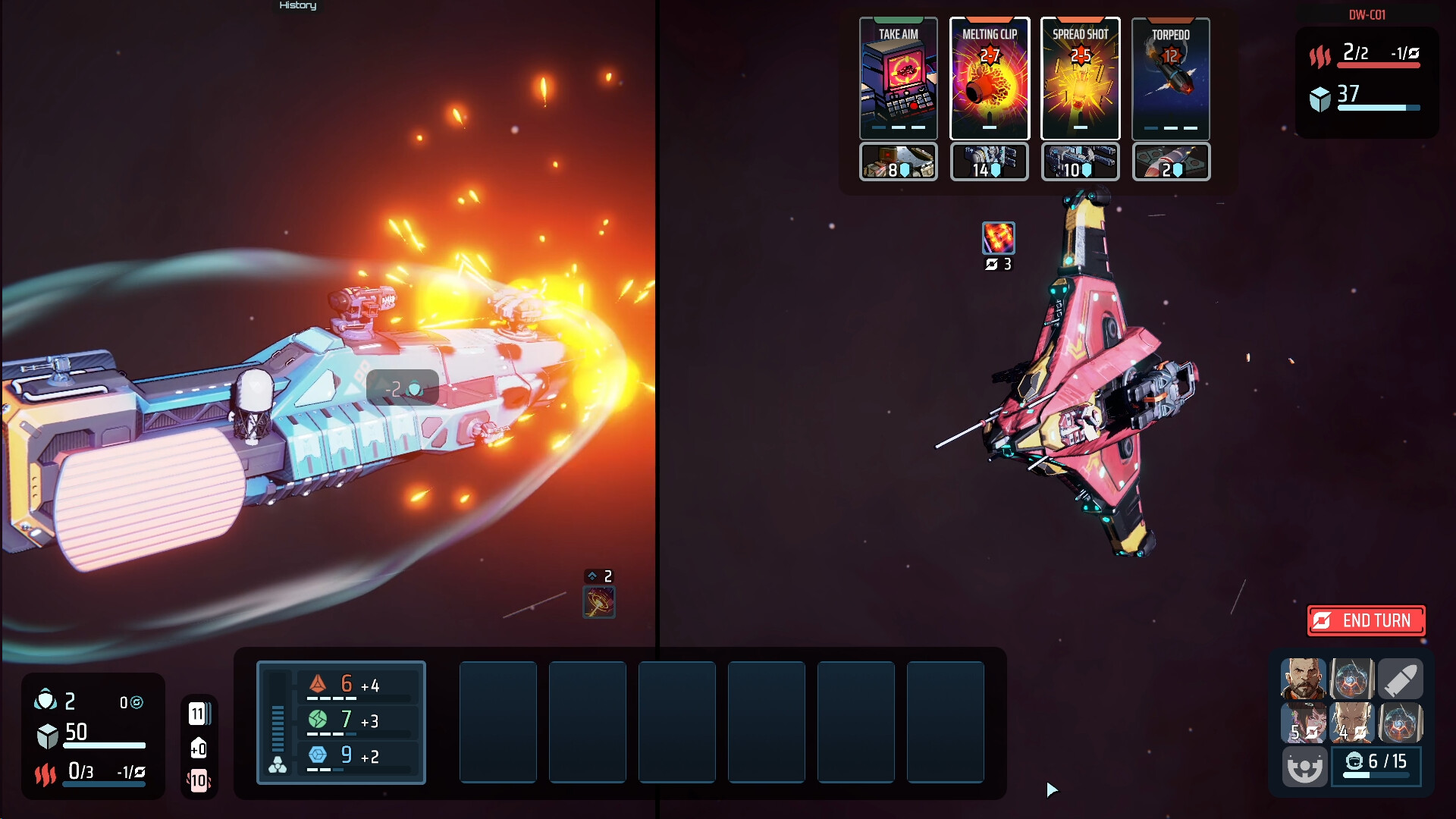1456x819 pixels.
Task: Open the red discard pile showing 10
Action: click(199, 780)
